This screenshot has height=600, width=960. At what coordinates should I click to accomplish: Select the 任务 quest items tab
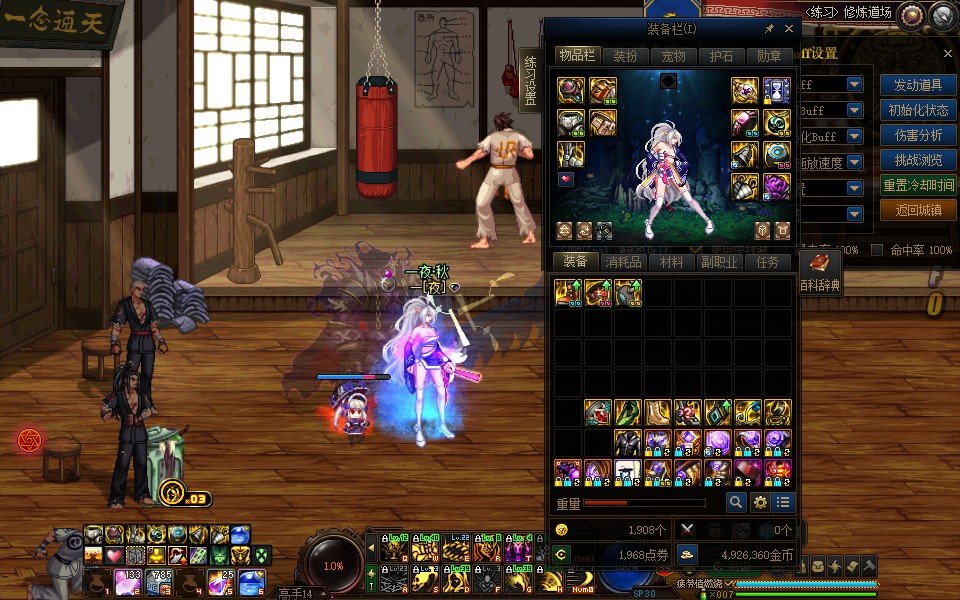click(767, 262)
